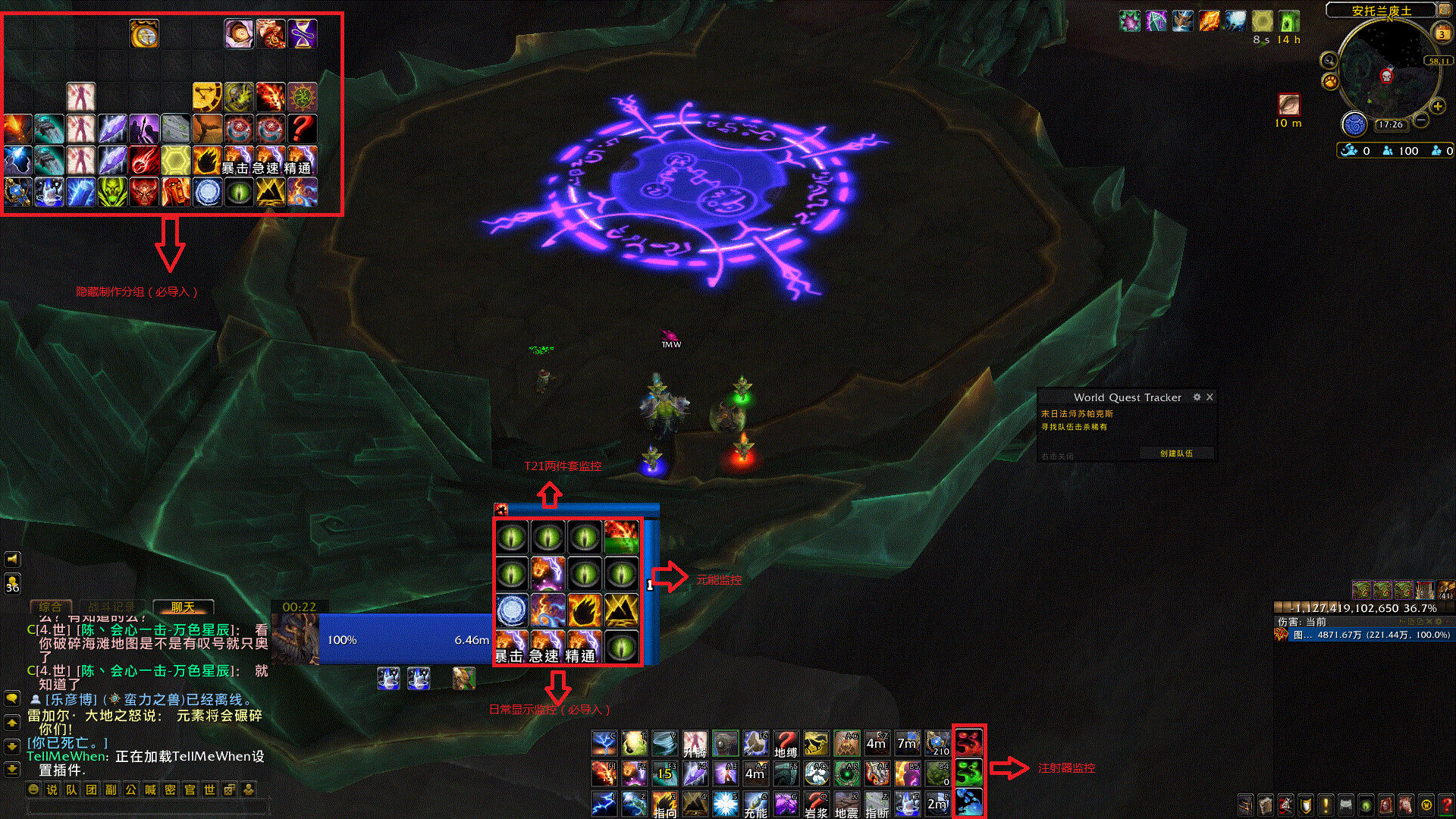The image size is (1456, 819).
Task: Switch to the 聊天 chat tab
Action: point(182,607)
